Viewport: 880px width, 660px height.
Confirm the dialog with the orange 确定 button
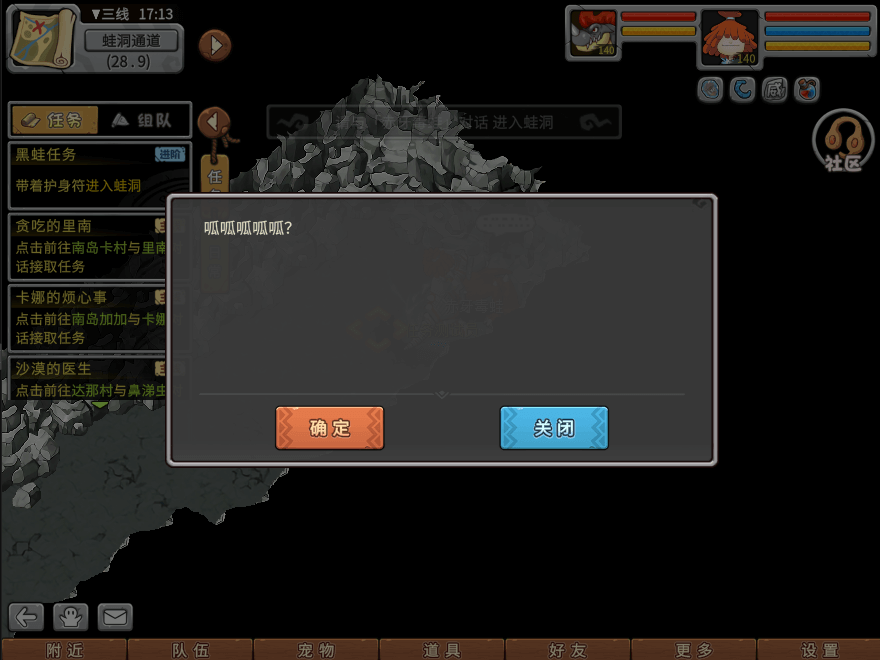point(330,428)
